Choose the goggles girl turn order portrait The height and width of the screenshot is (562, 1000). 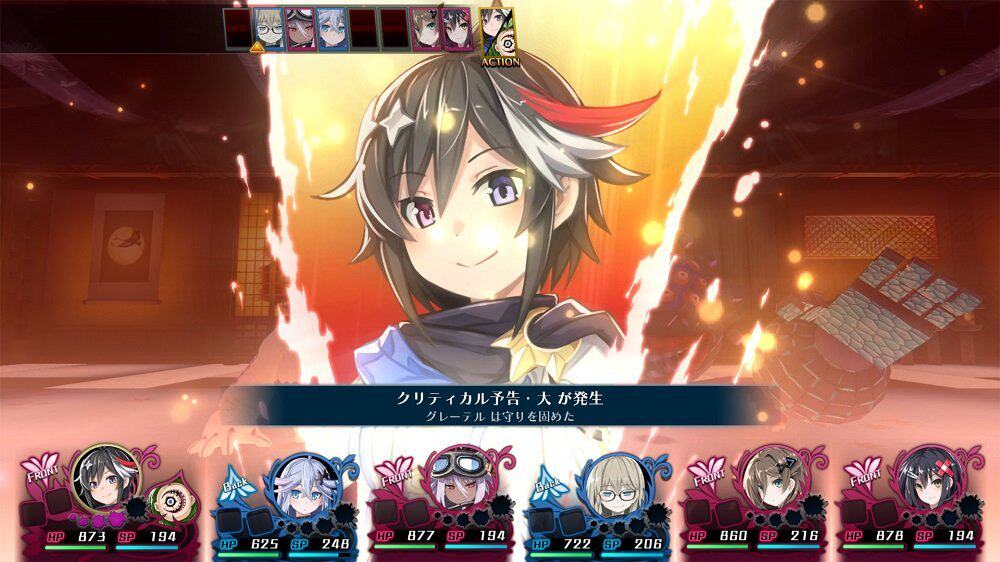click(x=300, y=28)
